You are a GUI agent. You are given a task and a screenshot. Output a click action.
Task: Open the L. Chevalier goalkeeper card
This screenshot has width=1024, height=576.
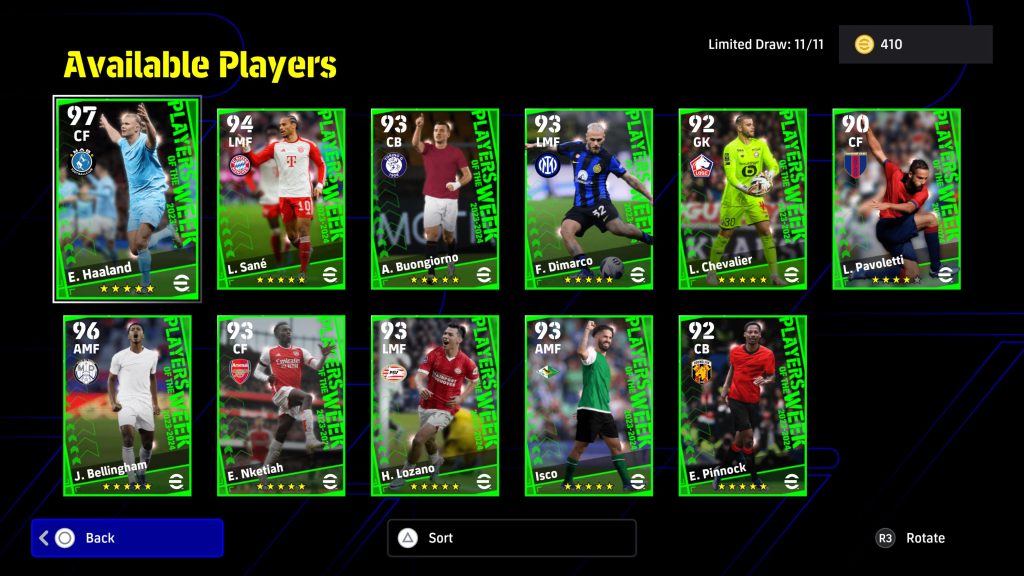pos(743,199)
